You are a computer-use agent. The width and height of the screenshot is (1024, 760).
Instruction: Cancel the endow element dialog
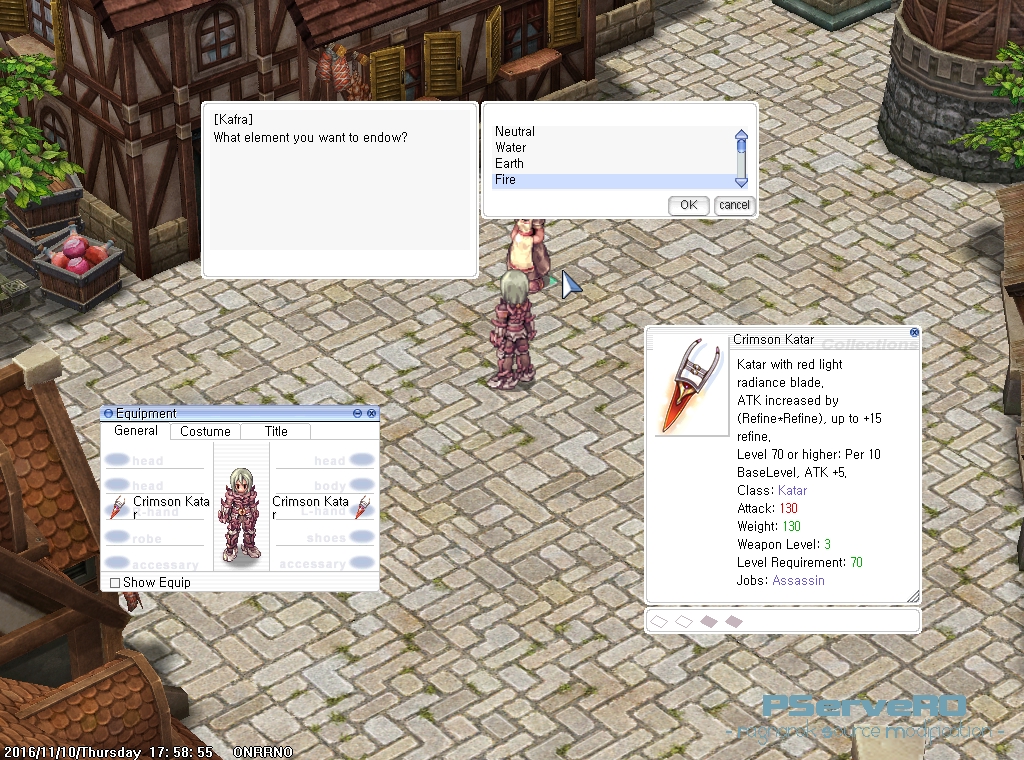tap(733, 205)
